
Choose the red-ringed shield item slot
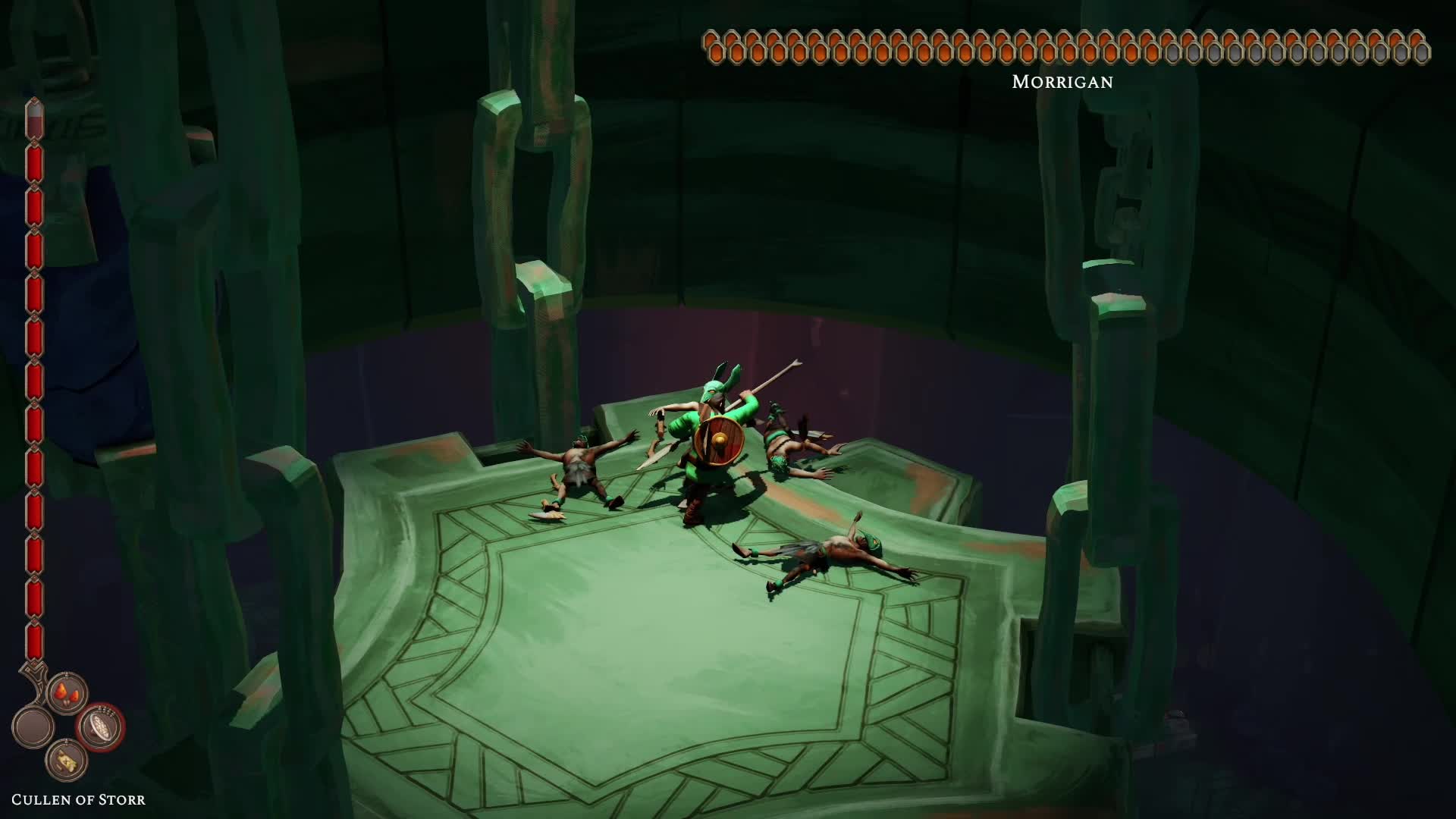pyautogui.click(x=101, y=727)
